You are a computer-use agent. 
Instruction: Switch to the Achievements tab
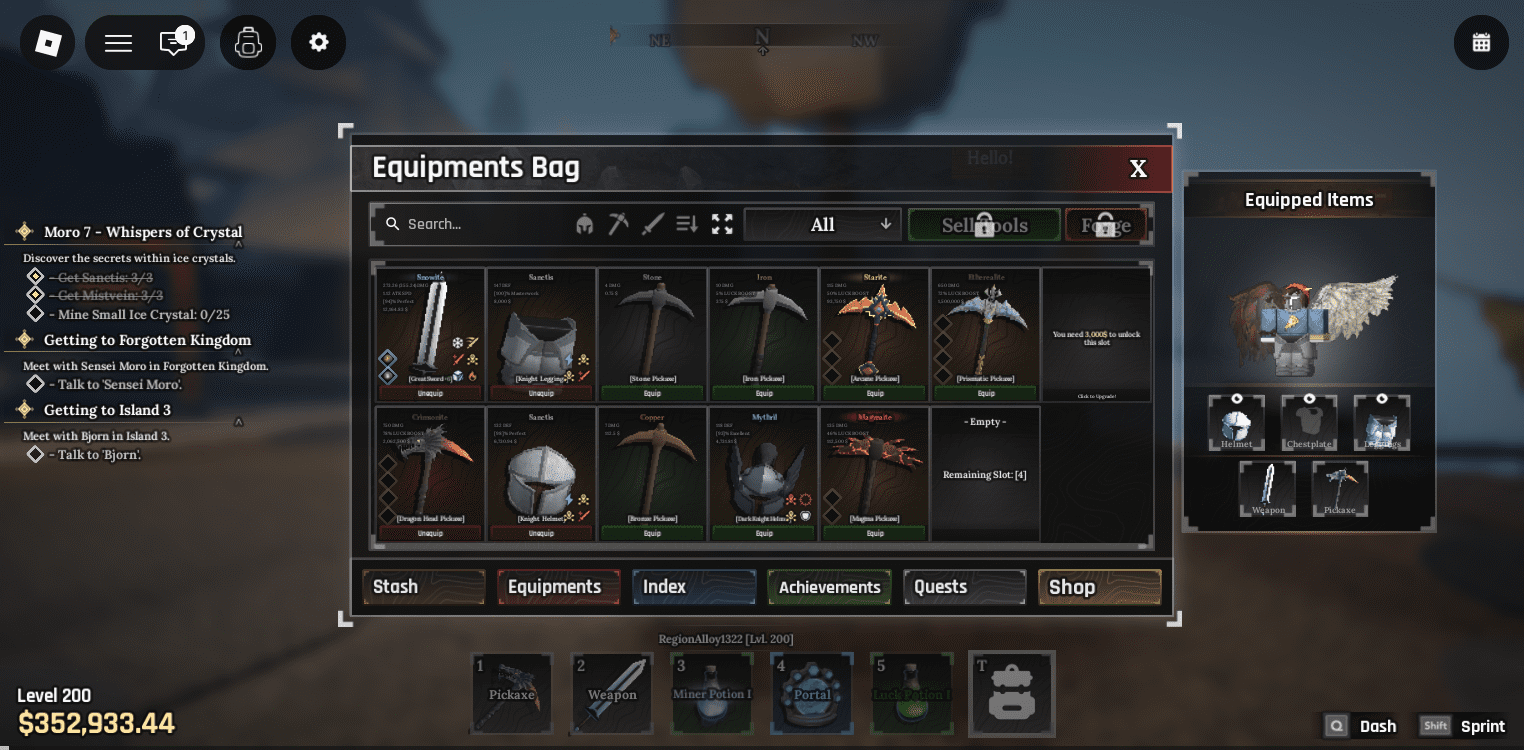click(x=828, y=587)
